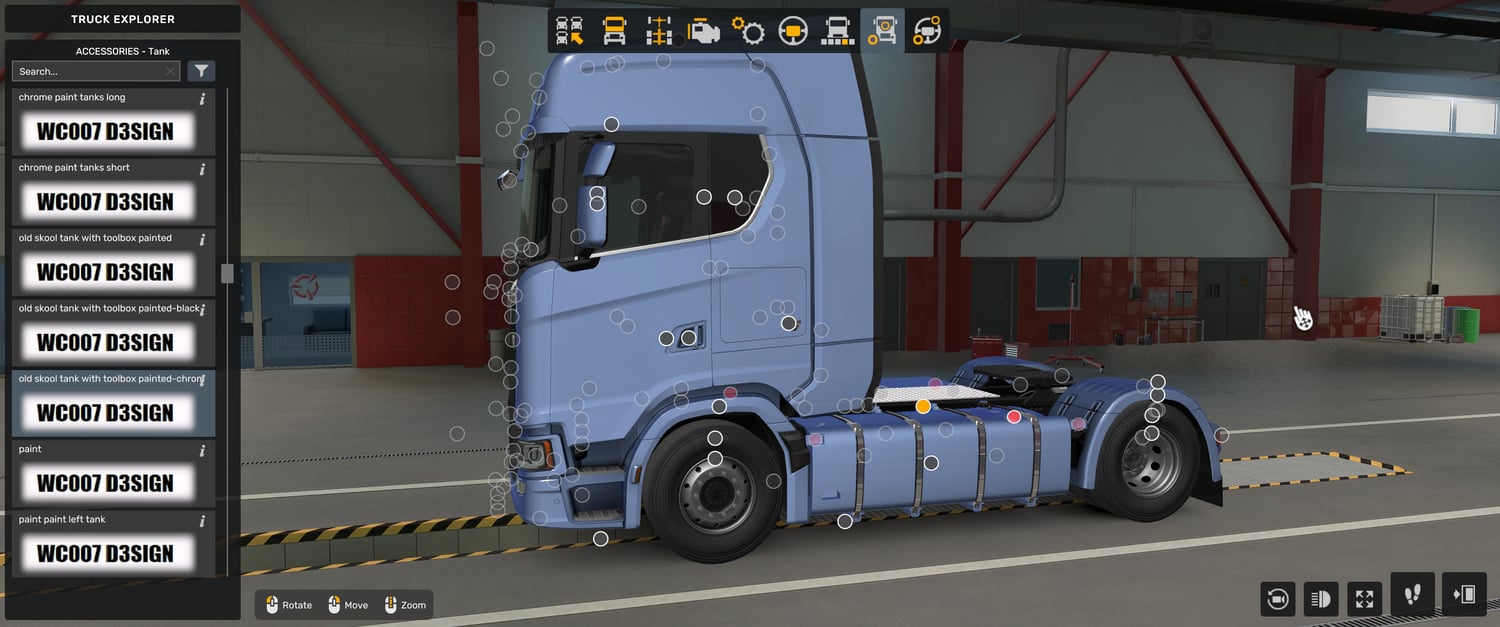Image resolution: width=1500 pixels, height=627 pixels.
Task: Open the chassis category tab
Action: 658,31
